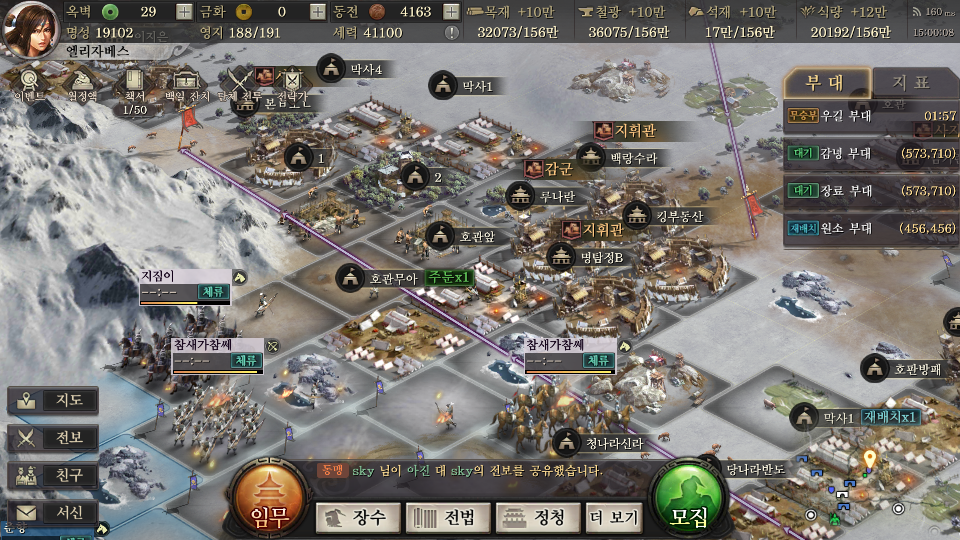Open the 임무 (mission) round button
The width and height of the screenshot is (960, 540).
(270, 502)
